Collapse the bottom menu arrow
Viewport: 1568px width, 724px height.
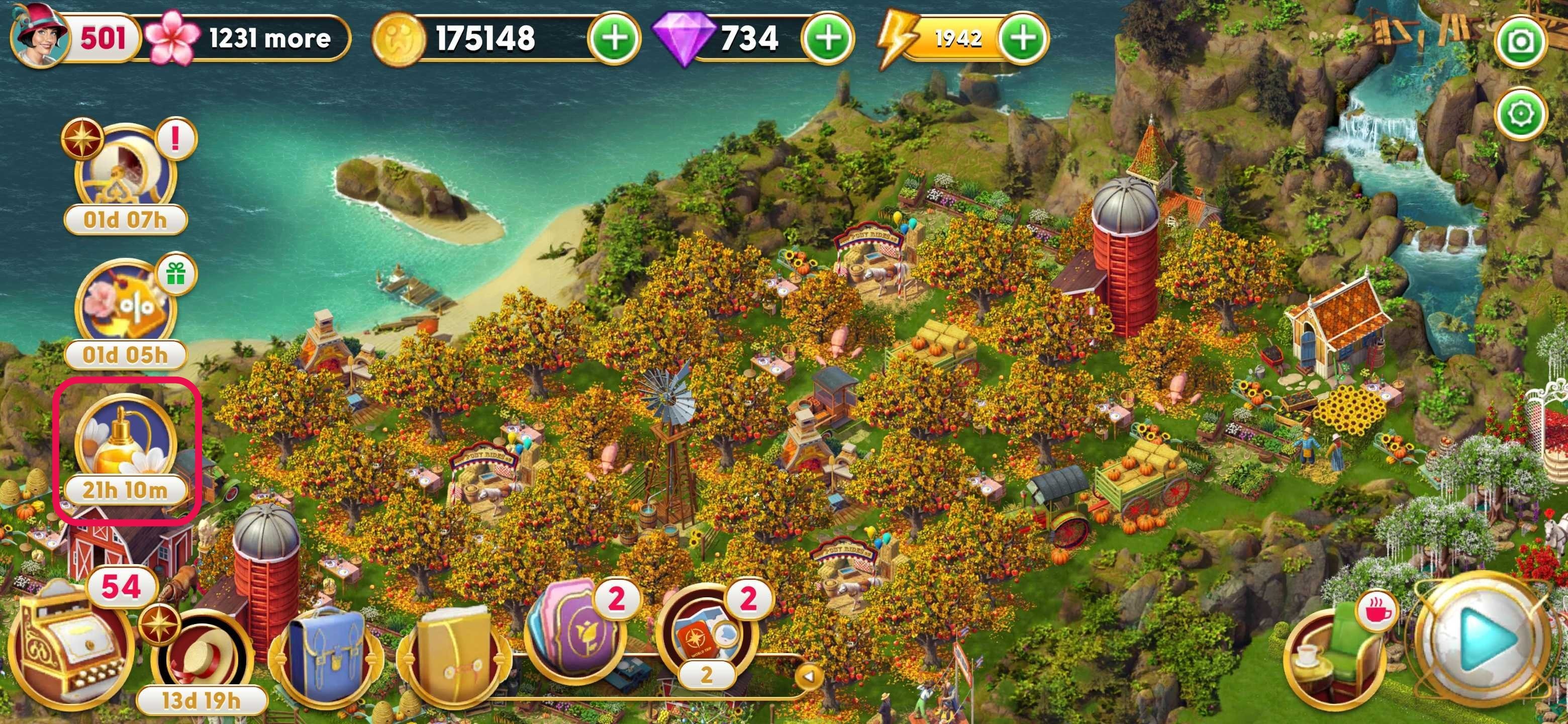pos(808,675)
